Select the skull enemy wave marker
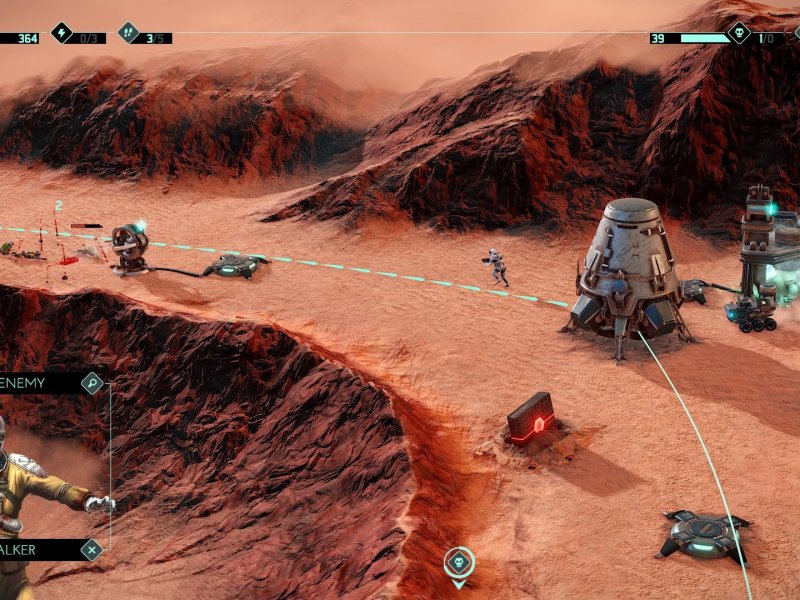This screenshot has height=600, width=800. coord(459,562)
